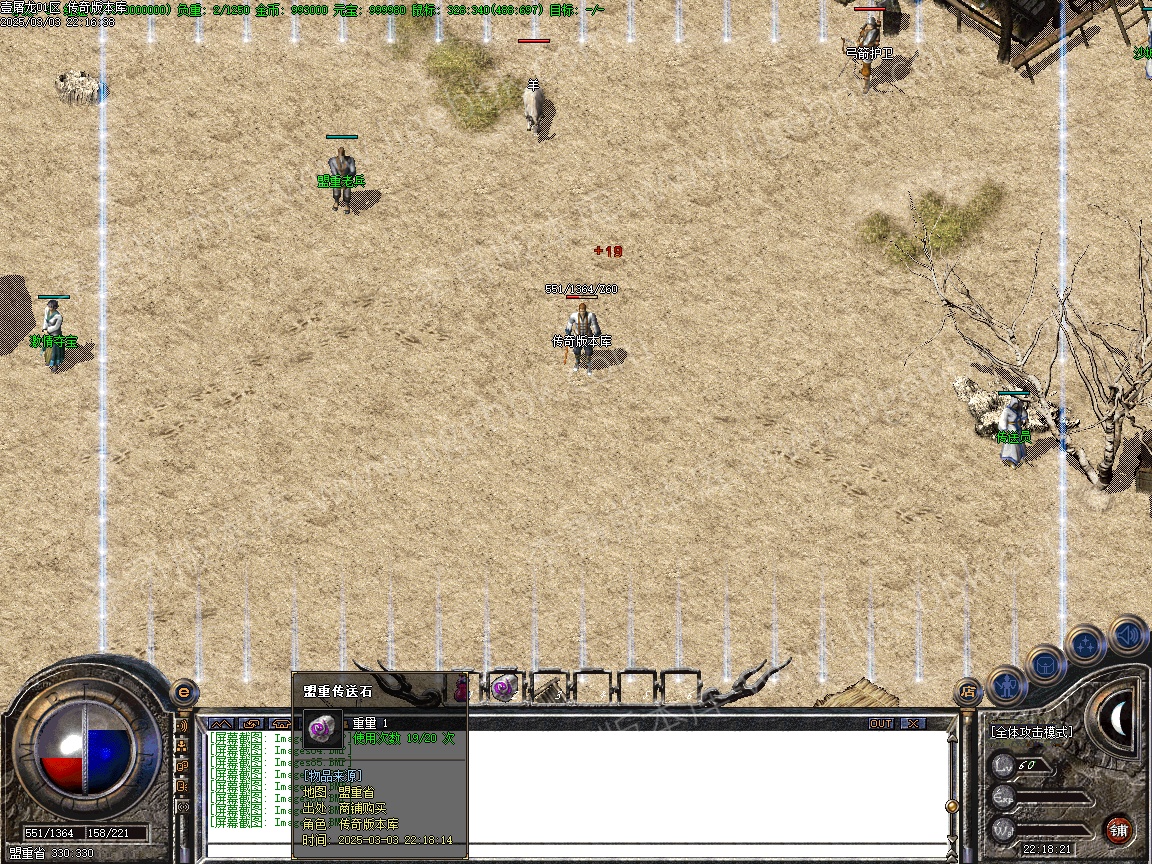Open the character status panel icon
Image resolution: width=1152 pixels, height=864 pixels.
coord(1008,685)
